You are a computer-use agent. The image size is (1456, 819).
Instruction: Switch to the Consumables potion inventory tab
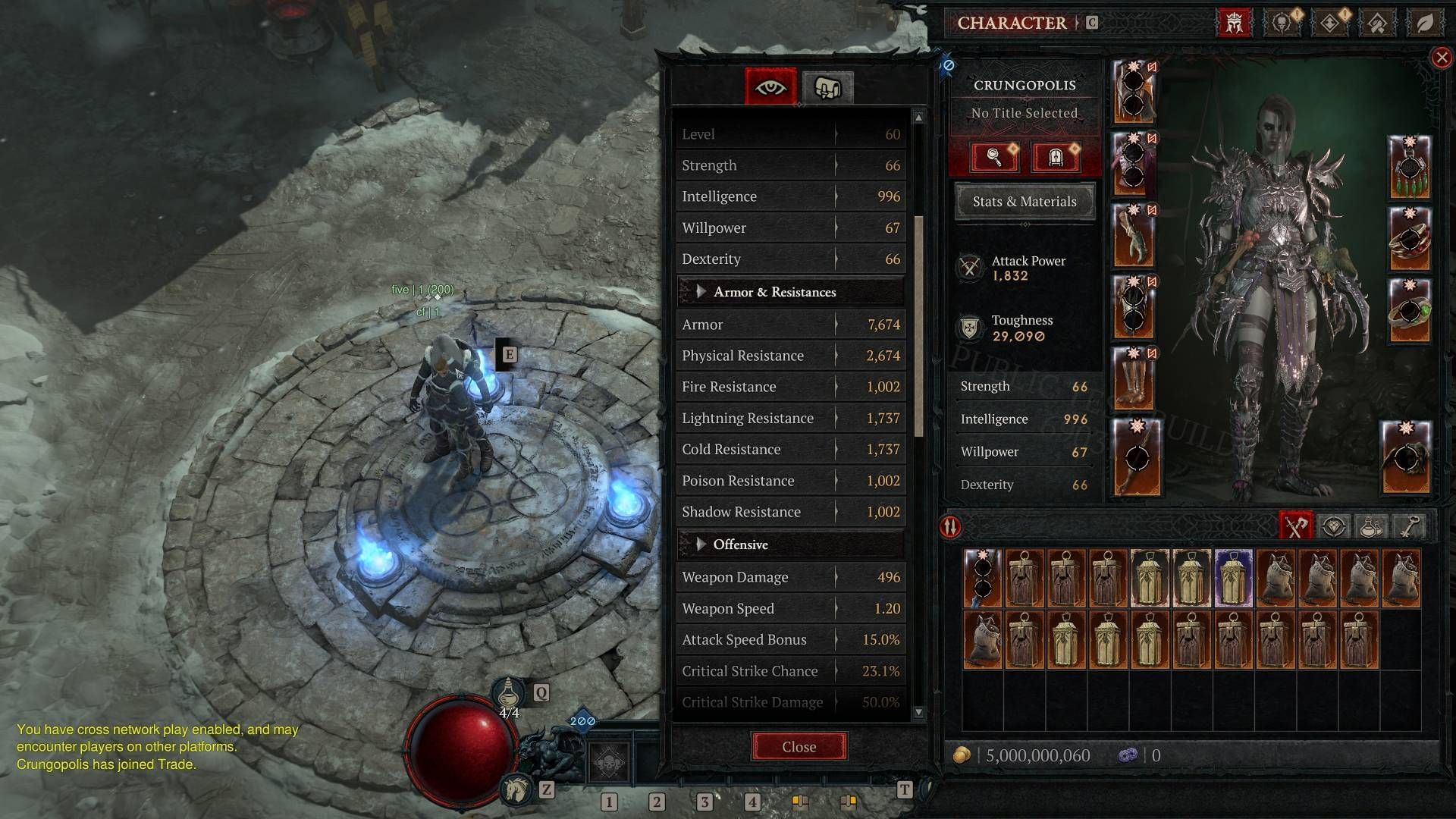(x=1371, y=526)
